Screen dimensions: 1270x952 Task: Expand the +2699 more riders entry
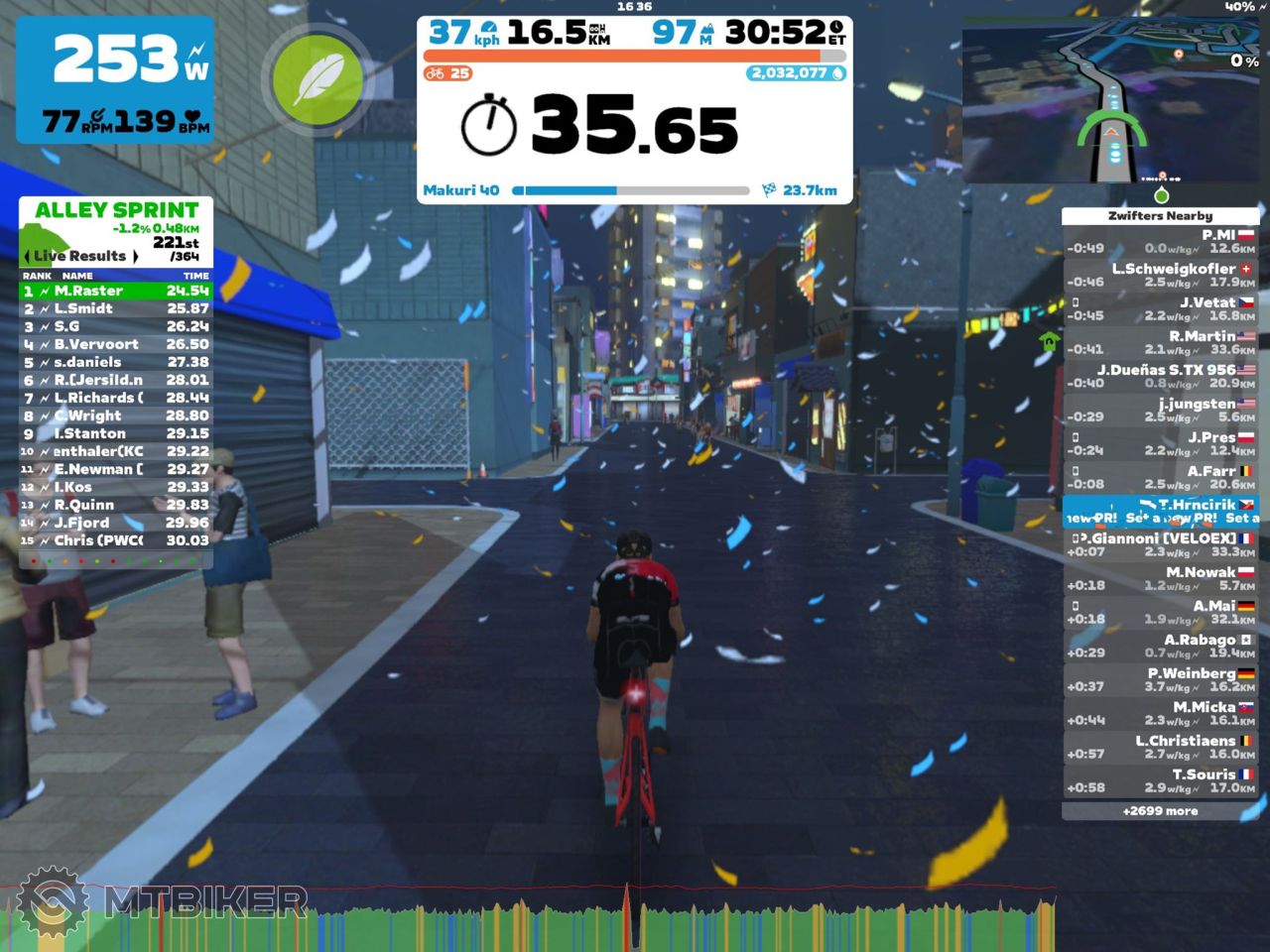coord(1160,811)
